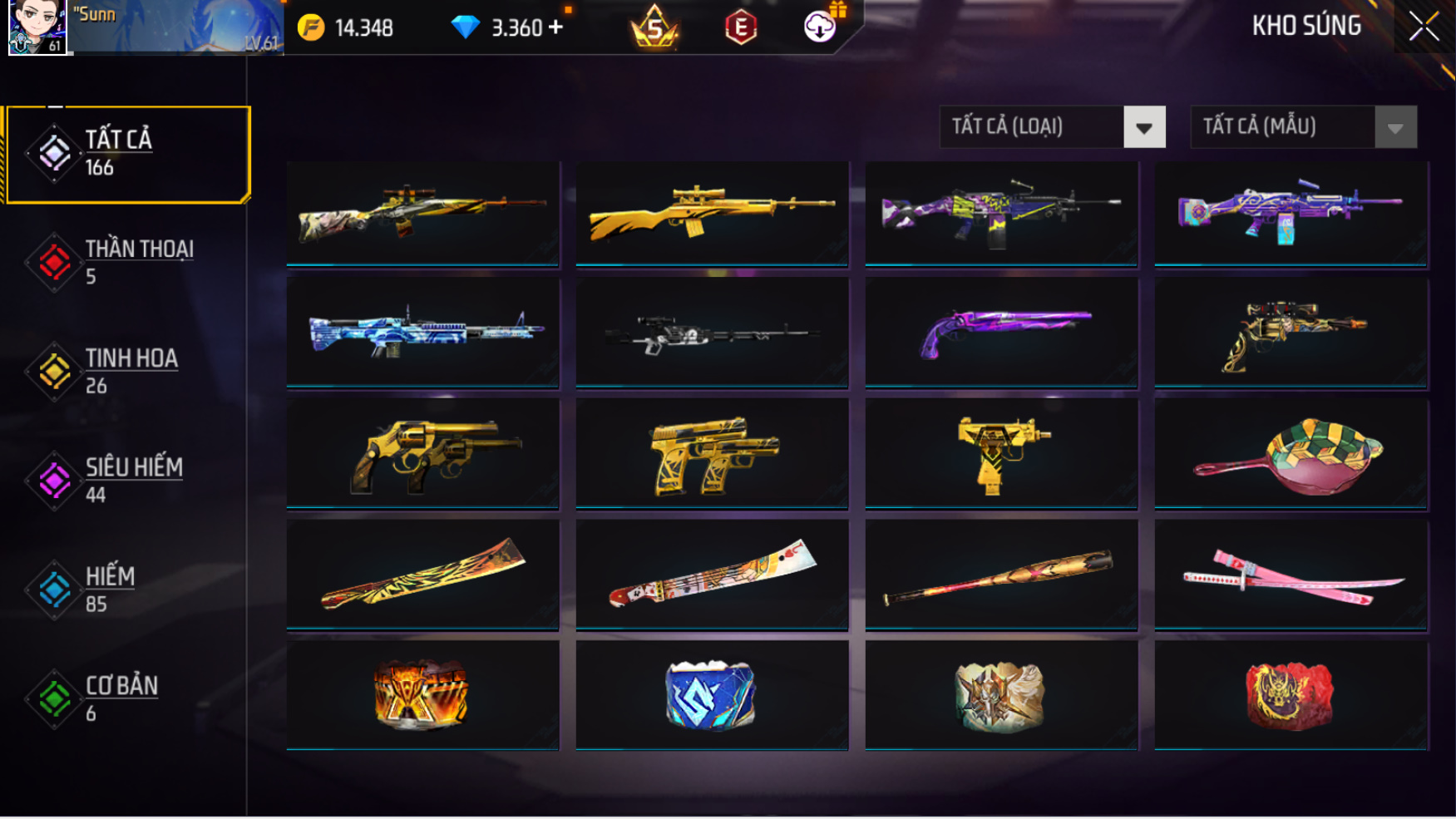Click the gold crown rank icon
This screenshot has height=819, width=1456.
654,27
